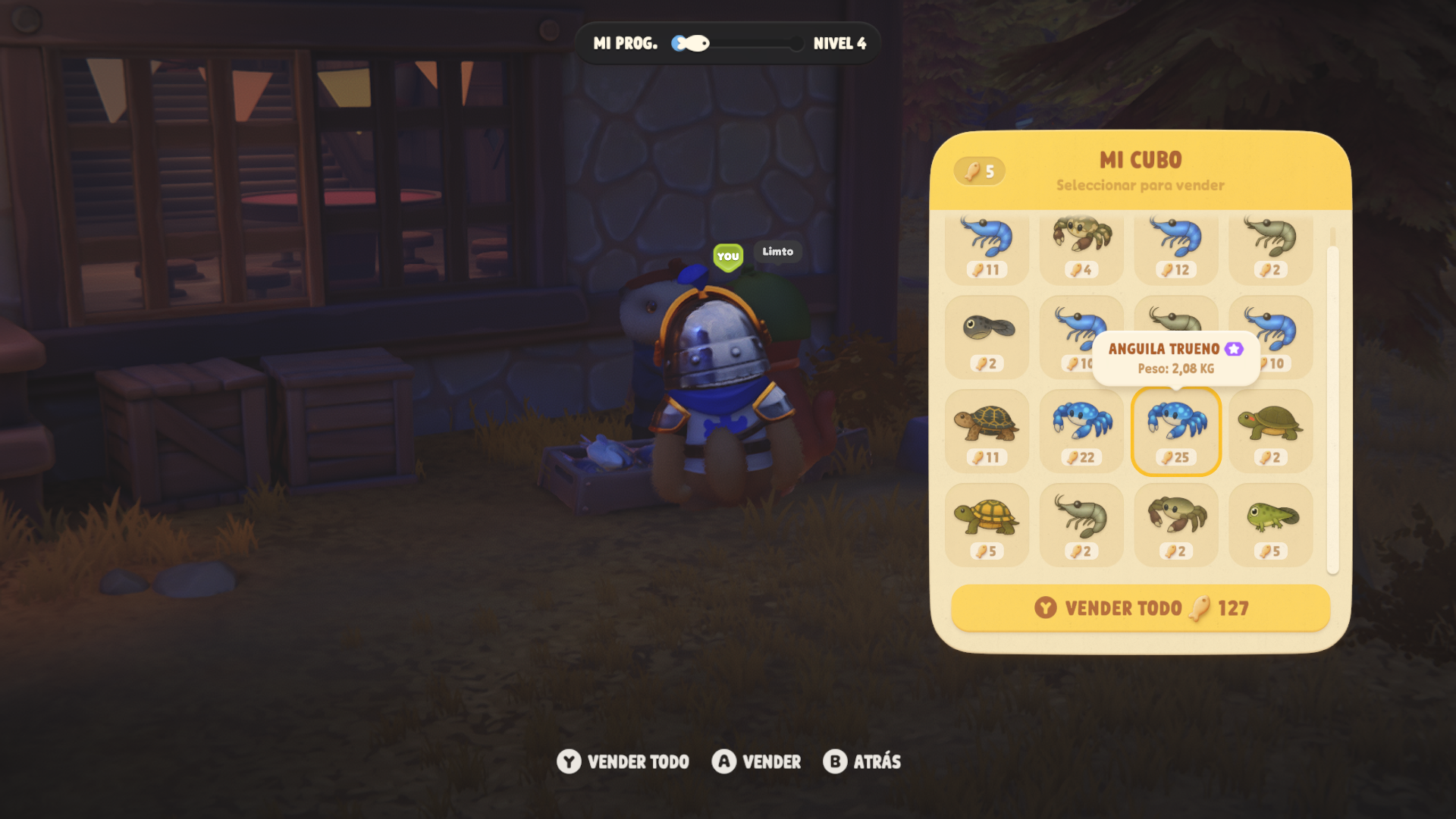Select the brown crab worth 2
Viewport: 1456px width, 819px height.
[x=1176, y=526]
